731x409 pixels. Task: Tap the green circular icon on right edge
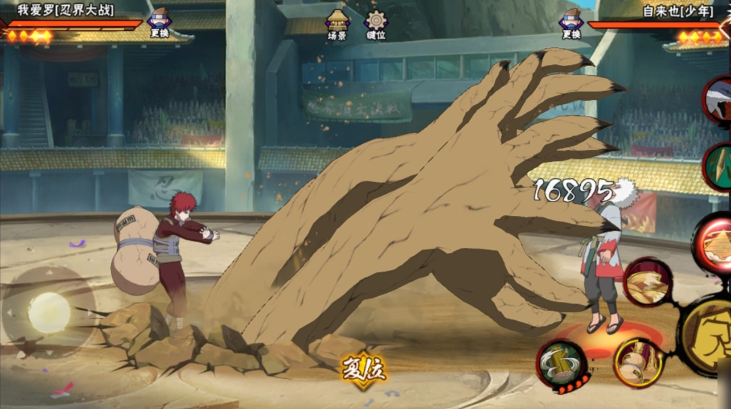tap(720, 166)
